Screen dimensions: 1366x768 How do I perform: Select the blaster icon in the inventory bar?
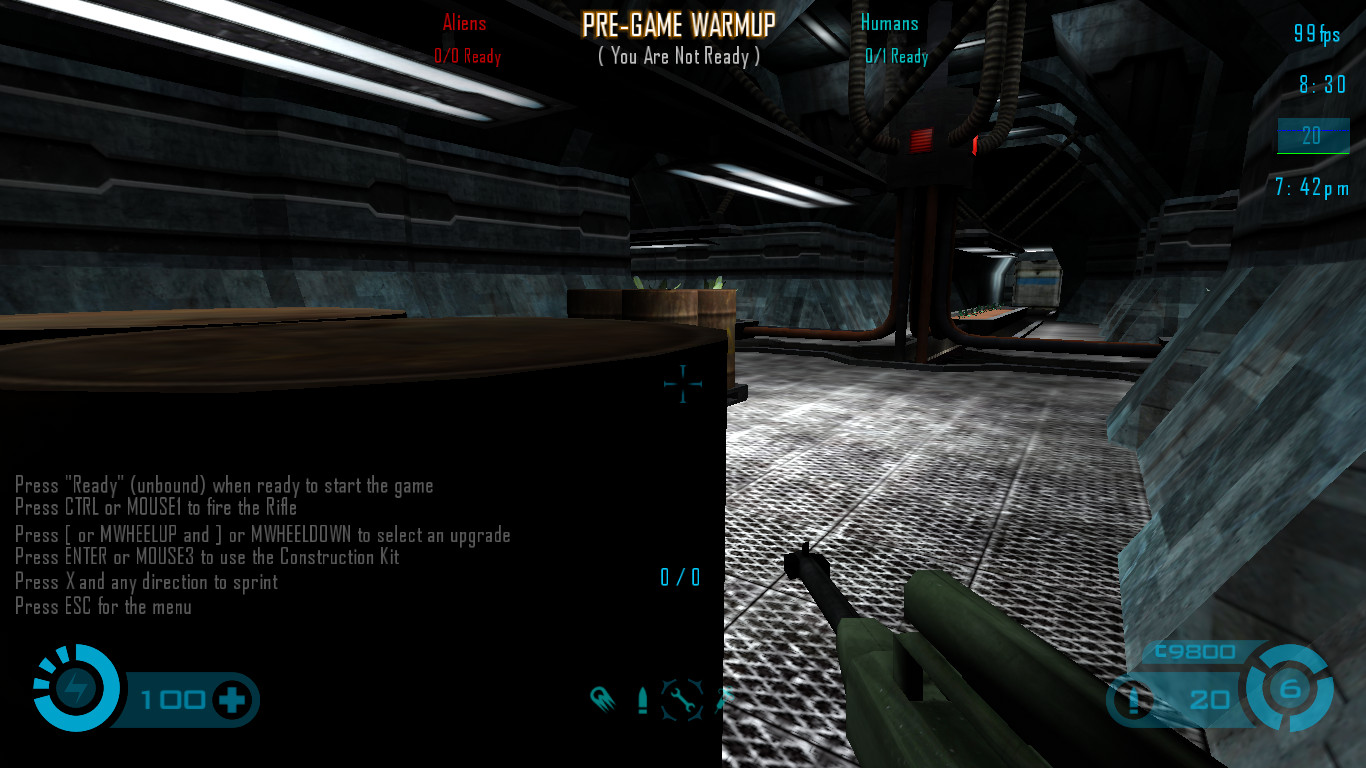pyautogui.click(x=602, y=699)
